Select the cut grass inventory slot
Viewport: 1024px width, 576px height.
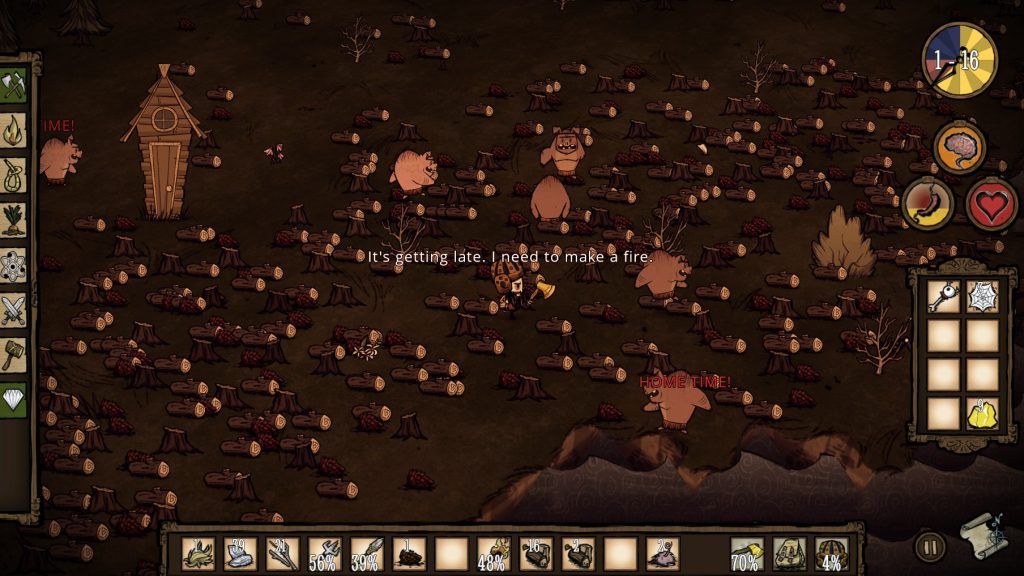click(x=197, y=553)
